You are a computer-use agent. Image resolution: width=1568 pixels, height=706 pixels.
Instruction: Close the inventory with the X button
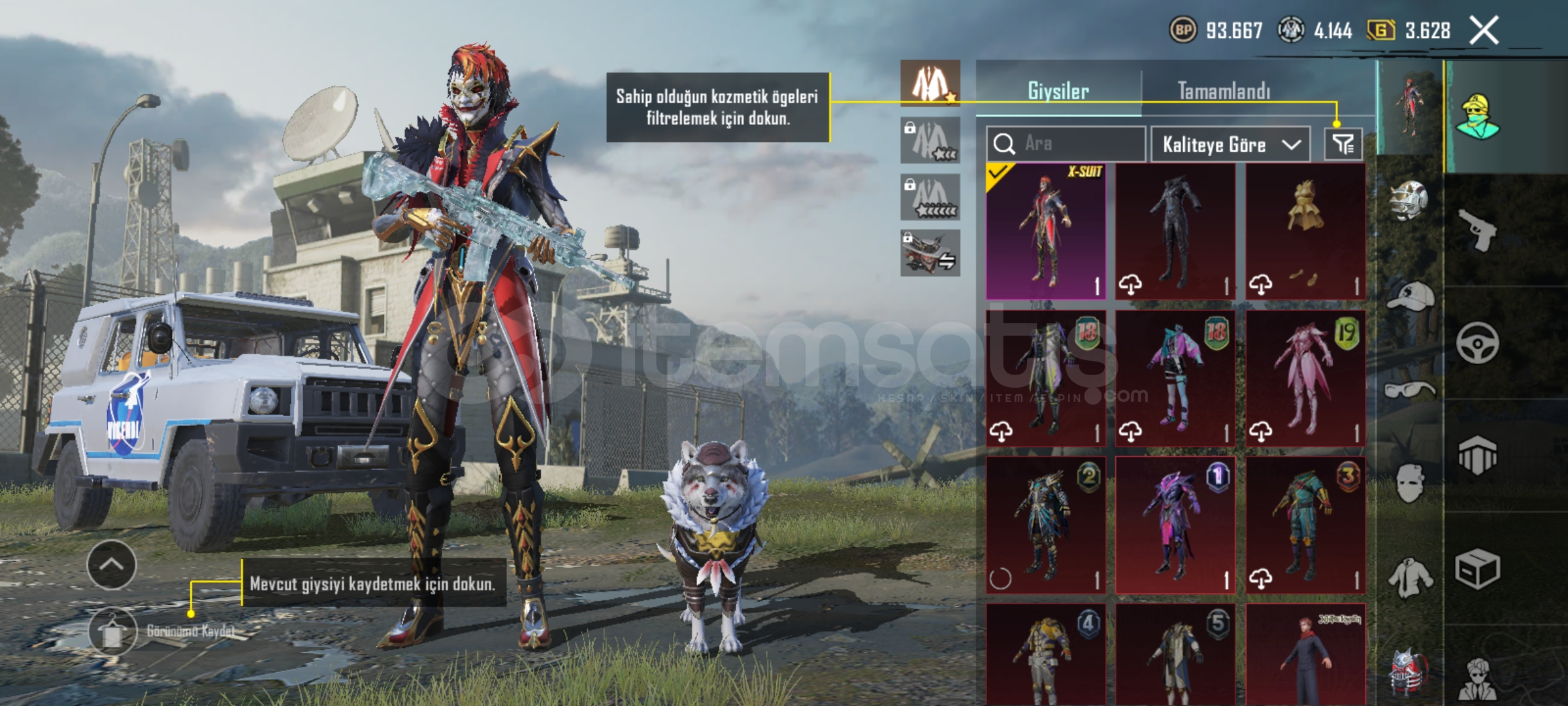[x=1484, y=31]
